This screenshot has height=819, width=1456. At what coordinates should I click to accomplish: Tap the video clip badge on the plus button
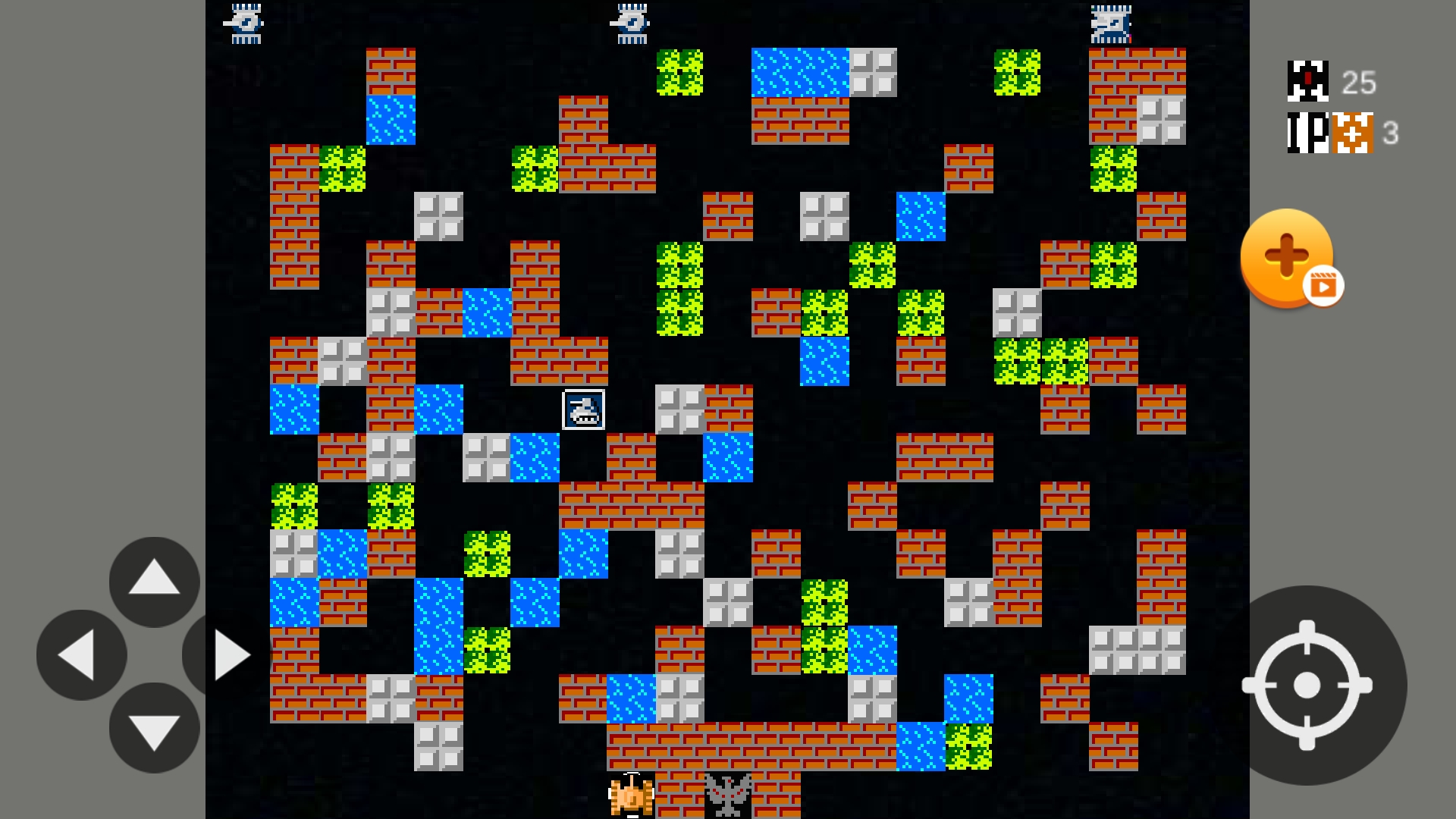[x=1322, y=286]
